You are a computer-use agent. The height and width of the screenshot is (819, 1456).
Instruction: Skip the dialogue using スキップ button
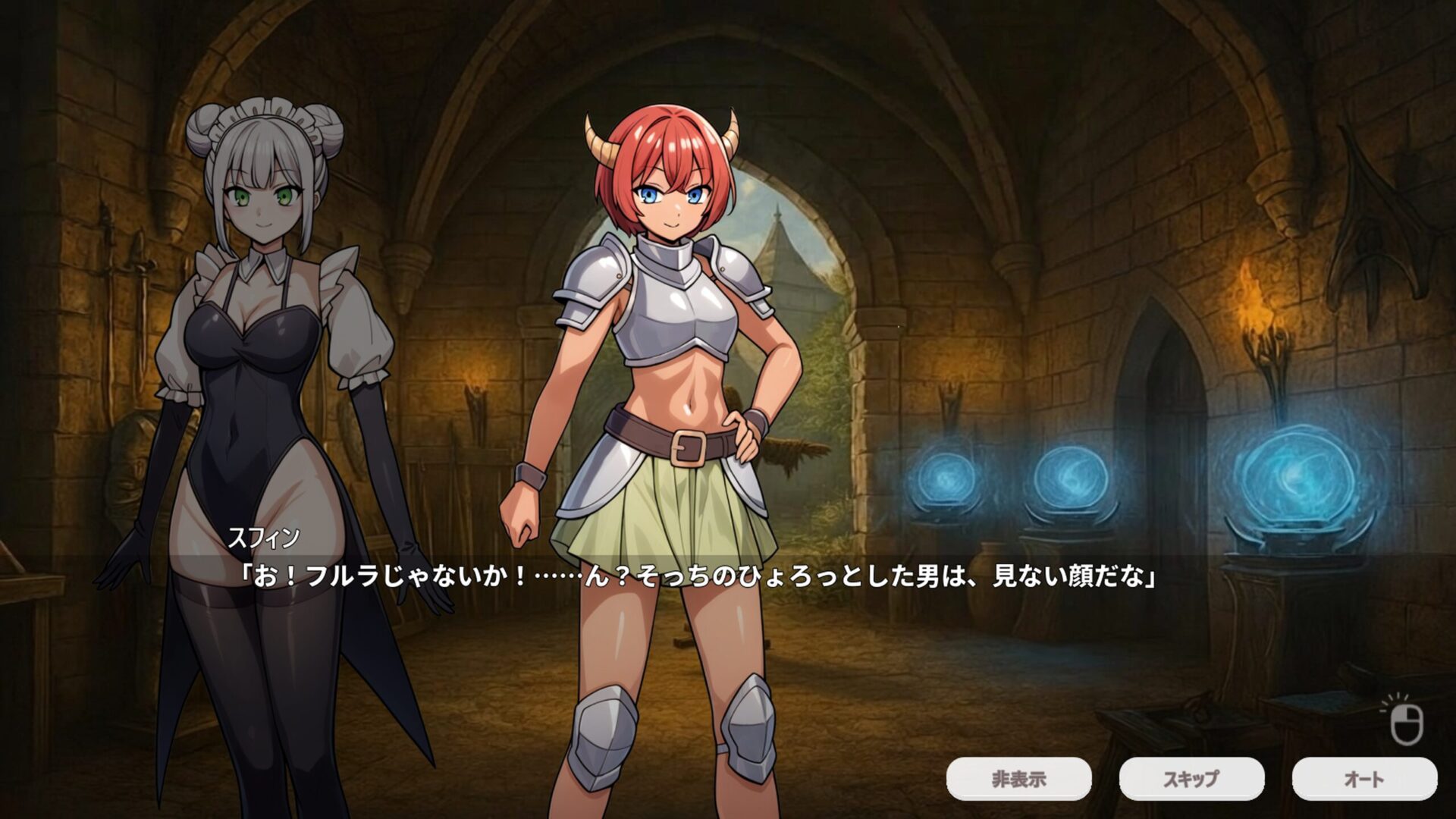(x=1191, y=779)
